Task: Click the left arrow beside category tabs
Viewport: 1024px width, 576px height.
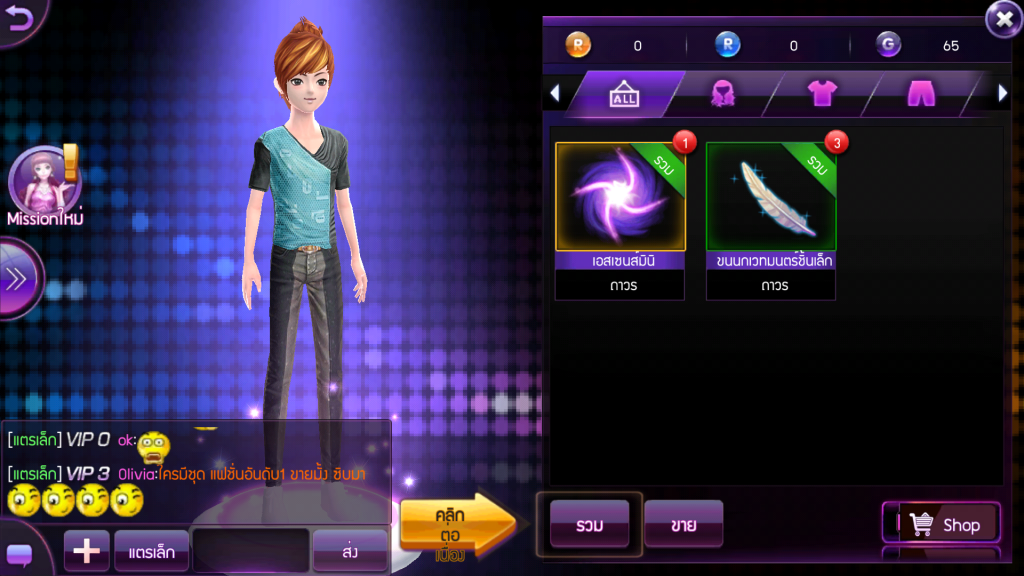Action: (555, 94)
